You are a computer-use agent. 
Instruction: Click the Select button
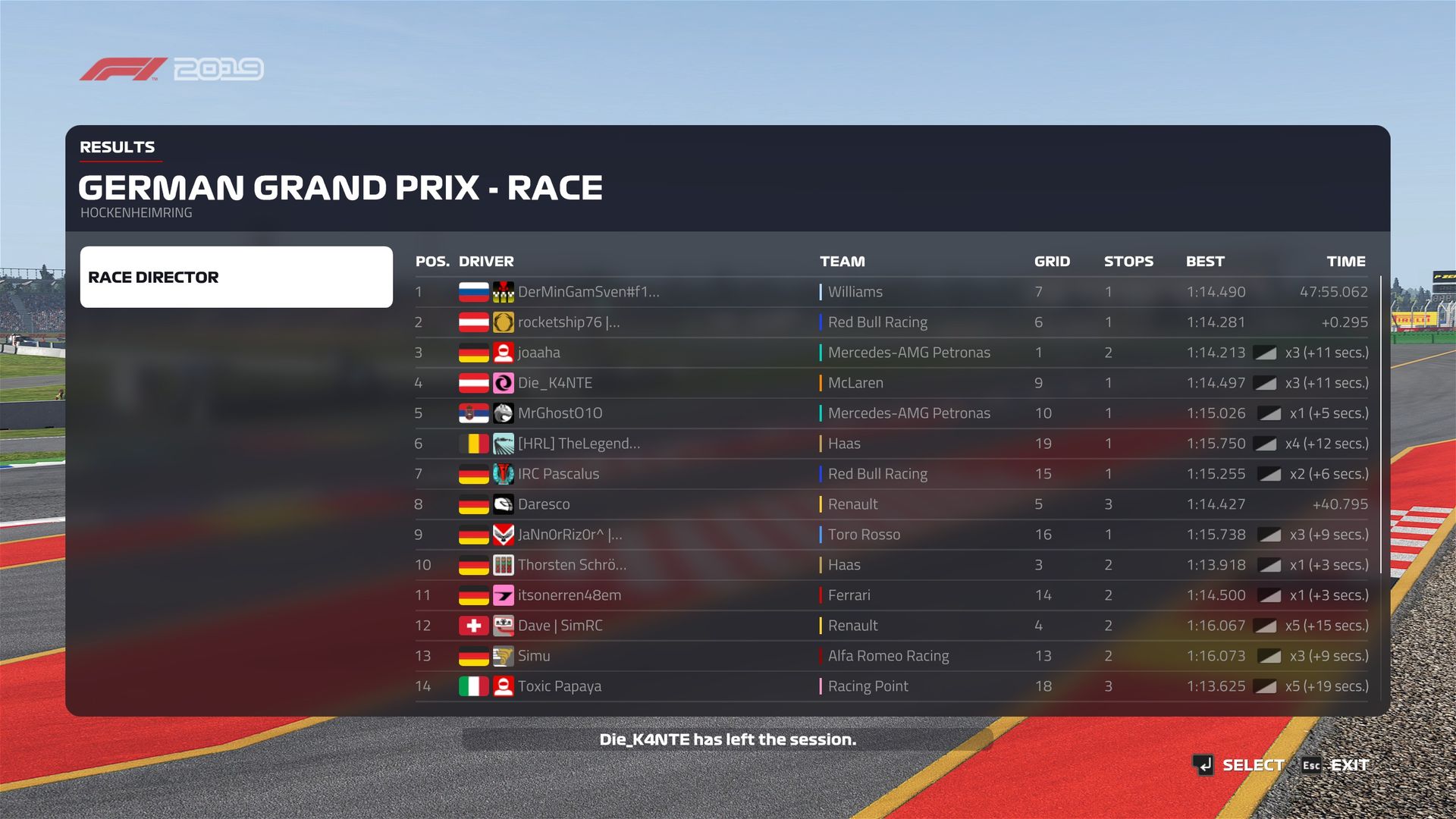[x=1238, y=765]
